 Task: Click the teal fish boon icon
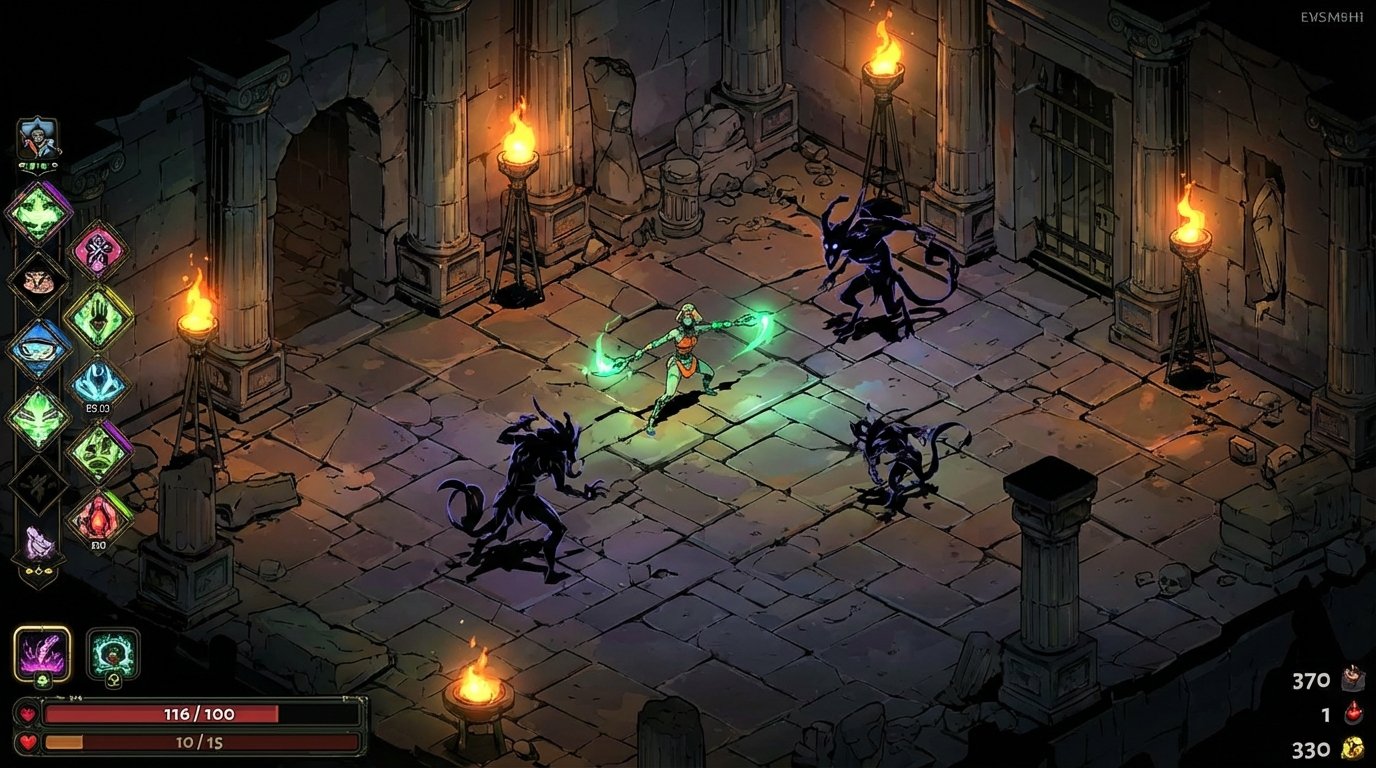pyautogui.click(x=98, y=381)
